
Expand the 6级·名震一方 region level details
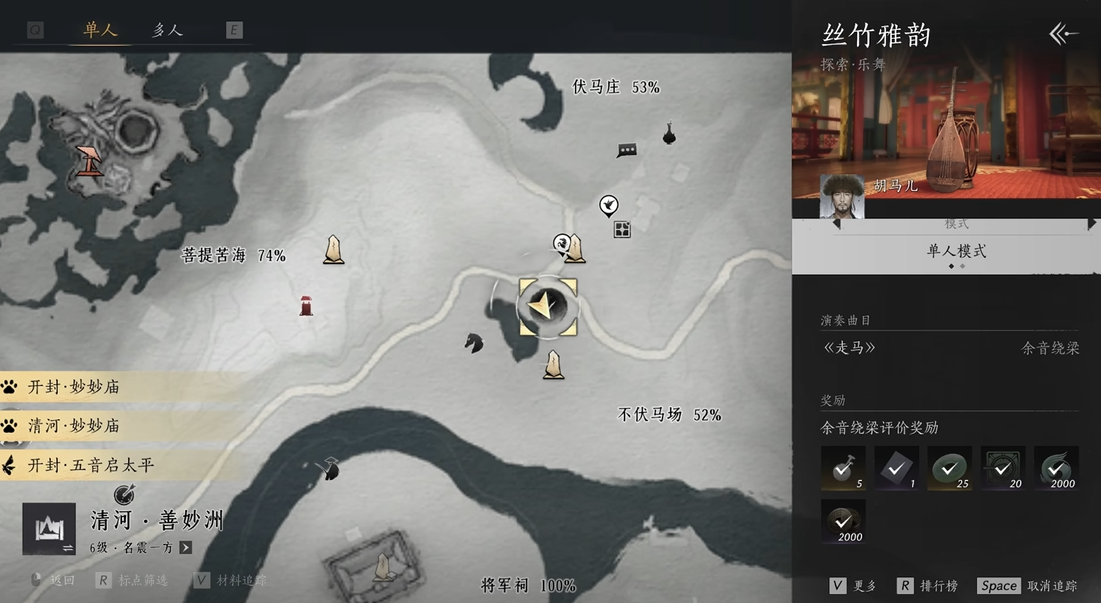(x=185, y=548)
